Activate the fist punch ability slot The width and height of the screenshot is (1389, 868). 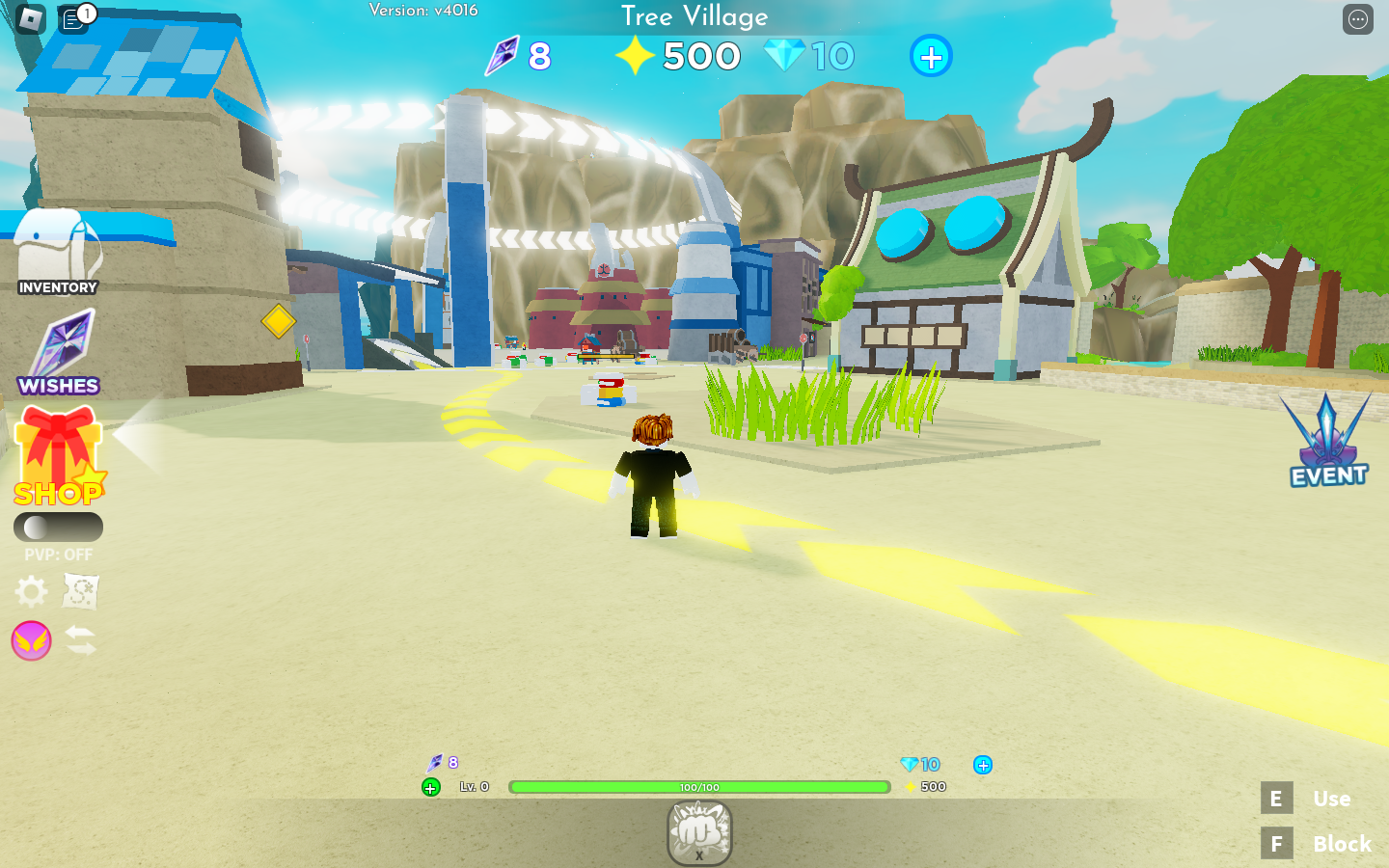[699, 832]
